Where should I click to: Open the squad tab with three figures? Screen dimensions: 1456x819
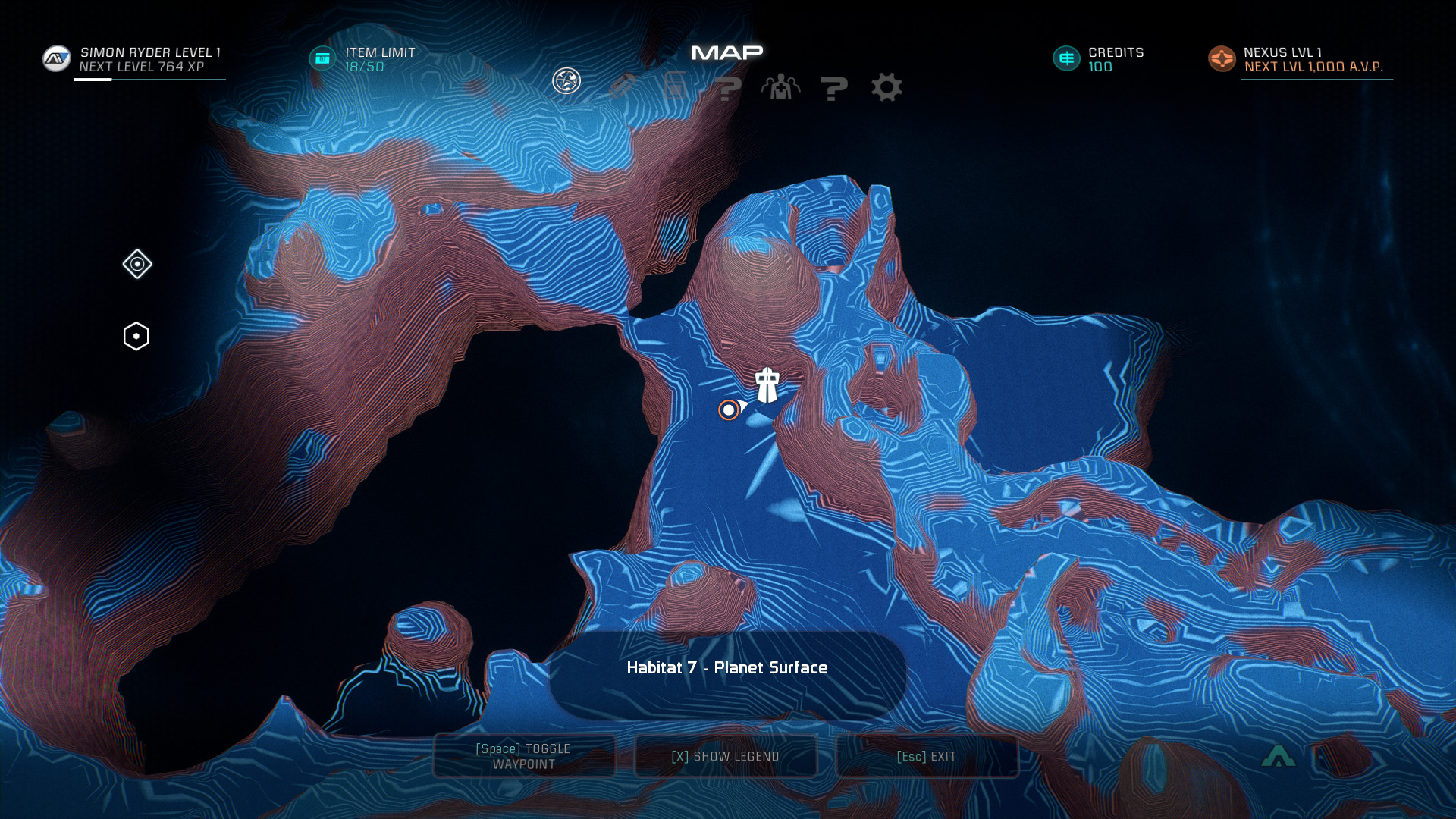[780, 87]
